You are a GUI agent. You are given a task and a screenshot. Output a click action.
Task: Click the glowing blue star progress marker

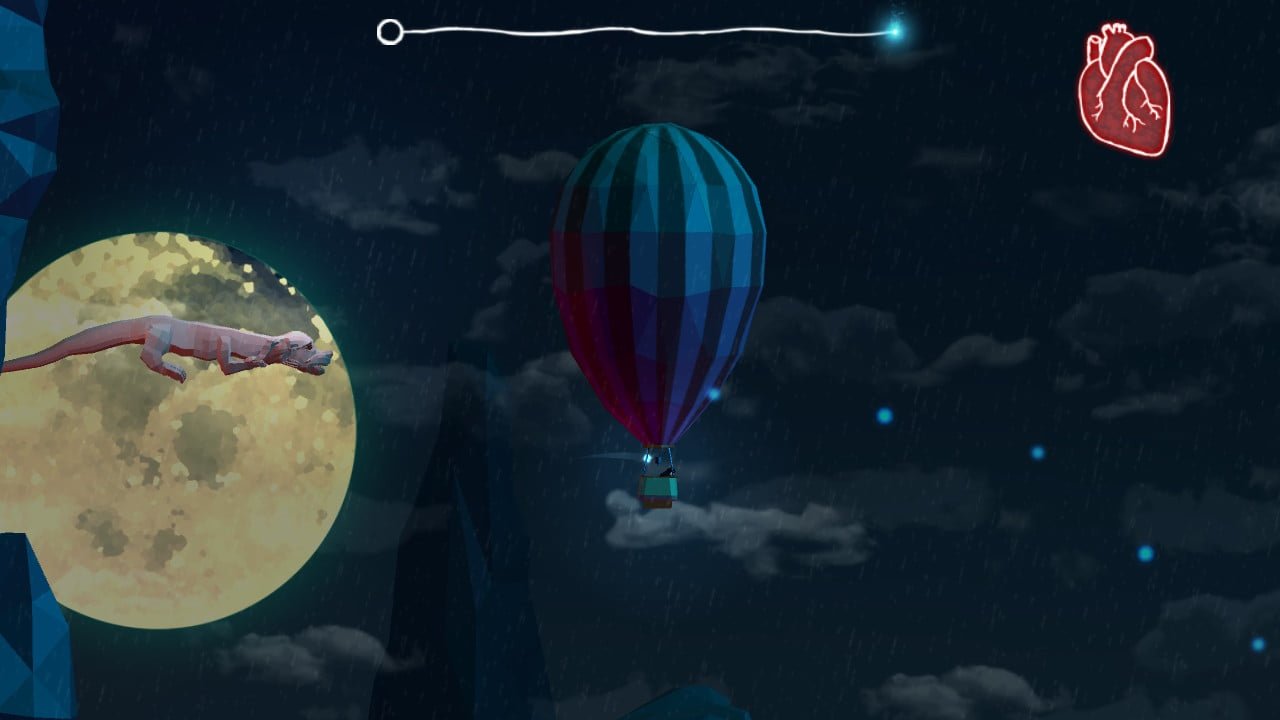click(894, 31)
